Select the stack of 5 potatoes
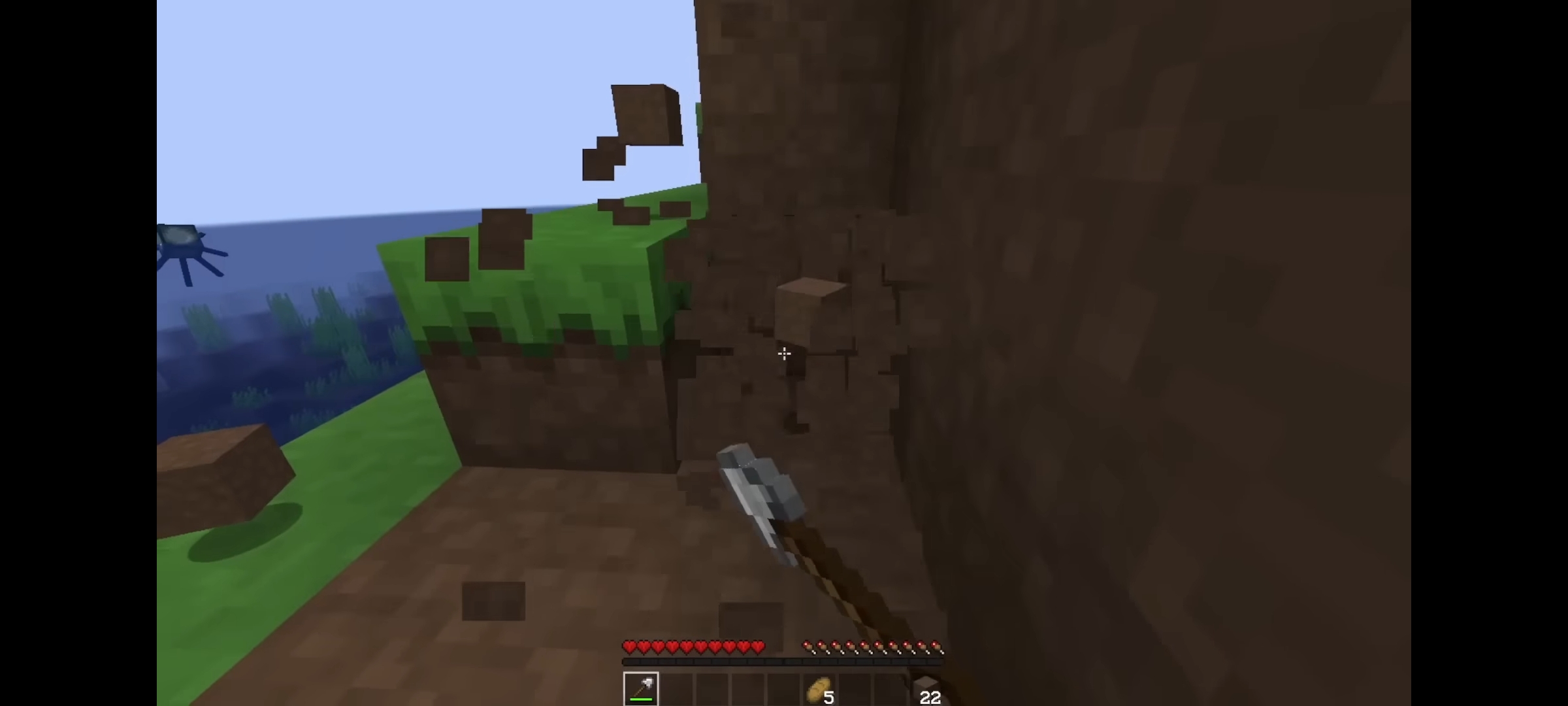The image size is (1568, 706). (x=818, y=688)
